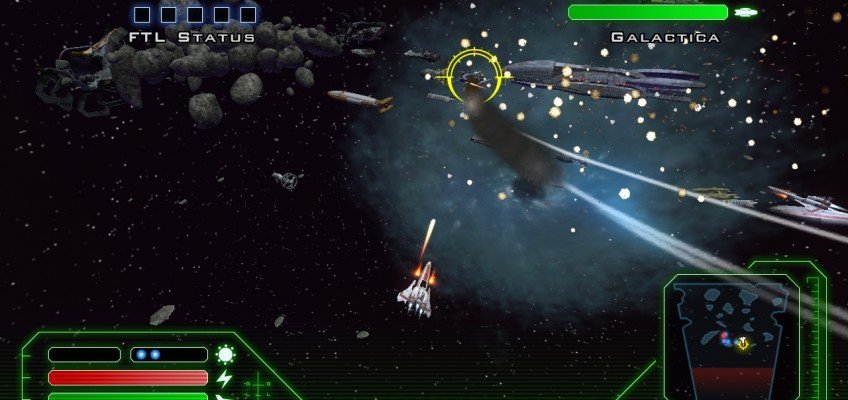The width and height of the screenshot is (848, 400).
Task: Click the glowing sun burst icon
Action: (x=225, y=354)
